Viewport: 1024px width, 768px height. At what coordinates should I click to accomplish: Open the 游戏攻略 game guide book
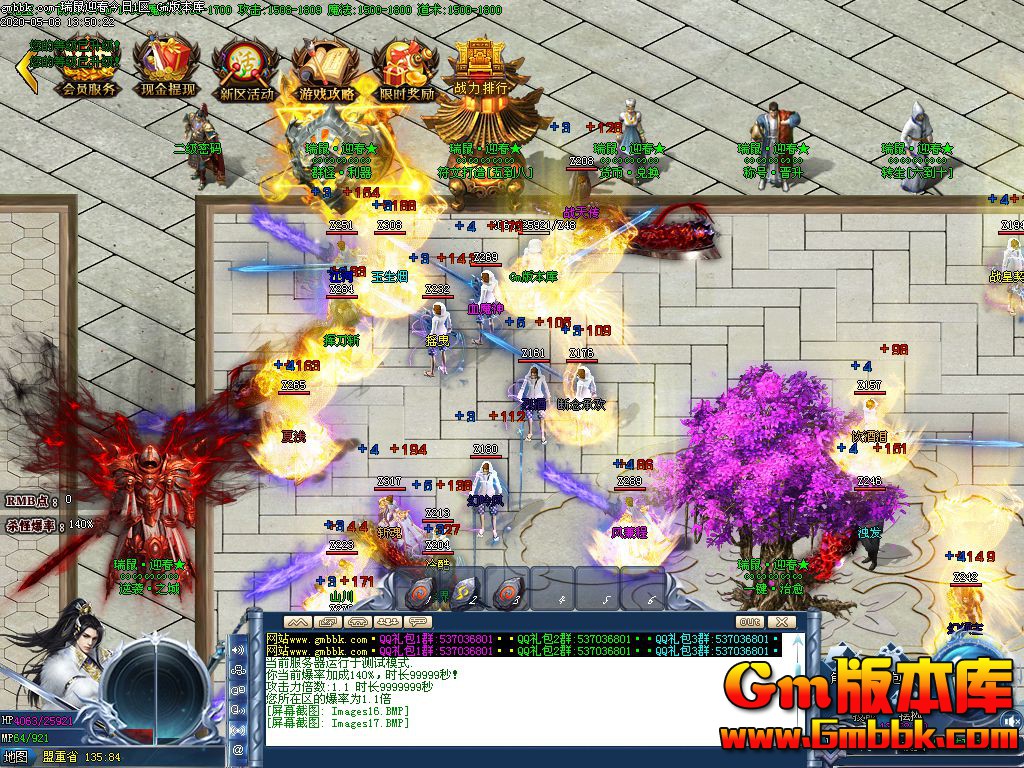[x=326, y=70]
